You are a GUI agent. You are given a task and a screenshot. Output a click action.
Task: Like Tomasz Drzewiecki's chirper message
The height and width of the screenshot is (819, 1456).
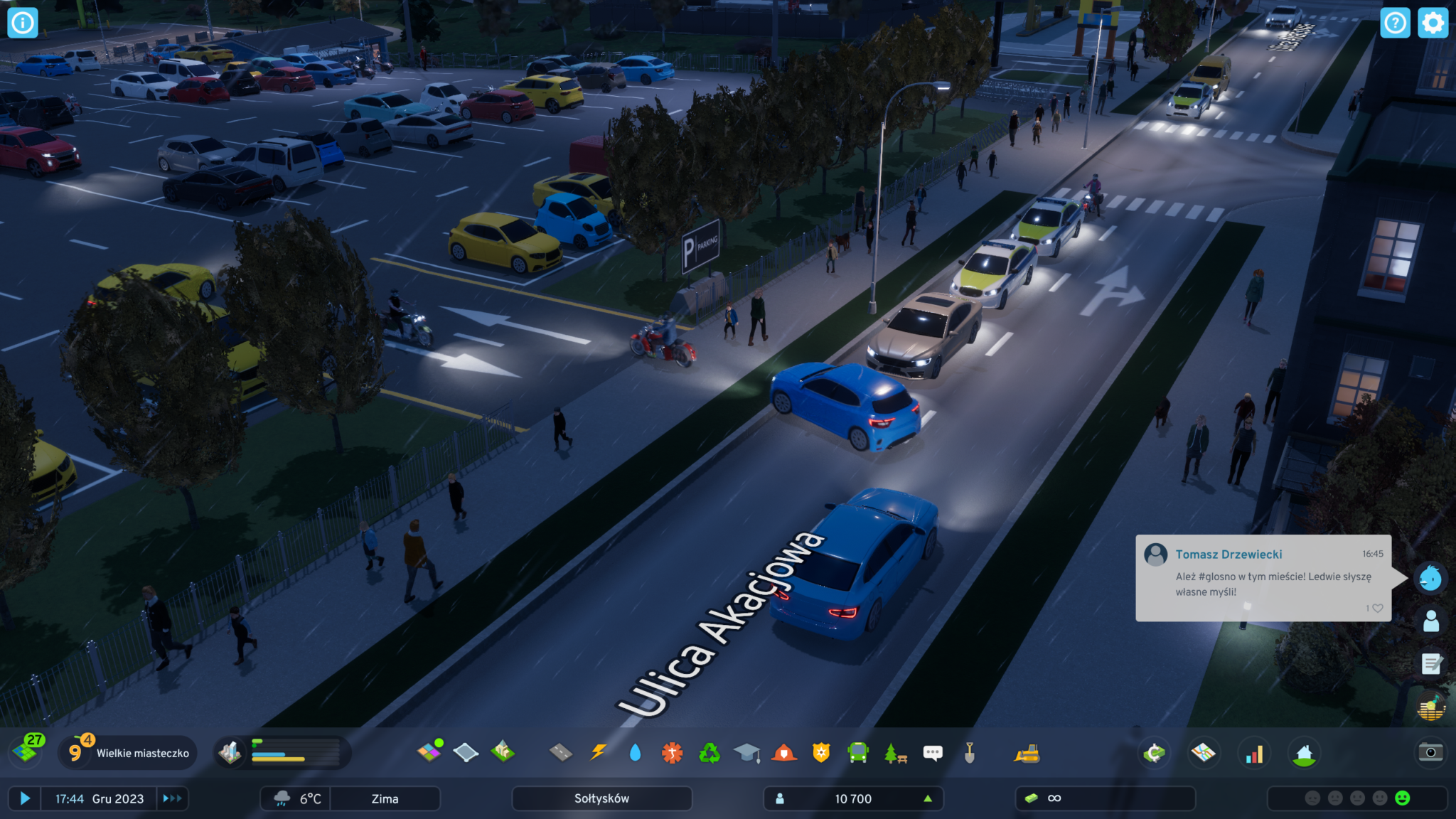(1377, 609)
